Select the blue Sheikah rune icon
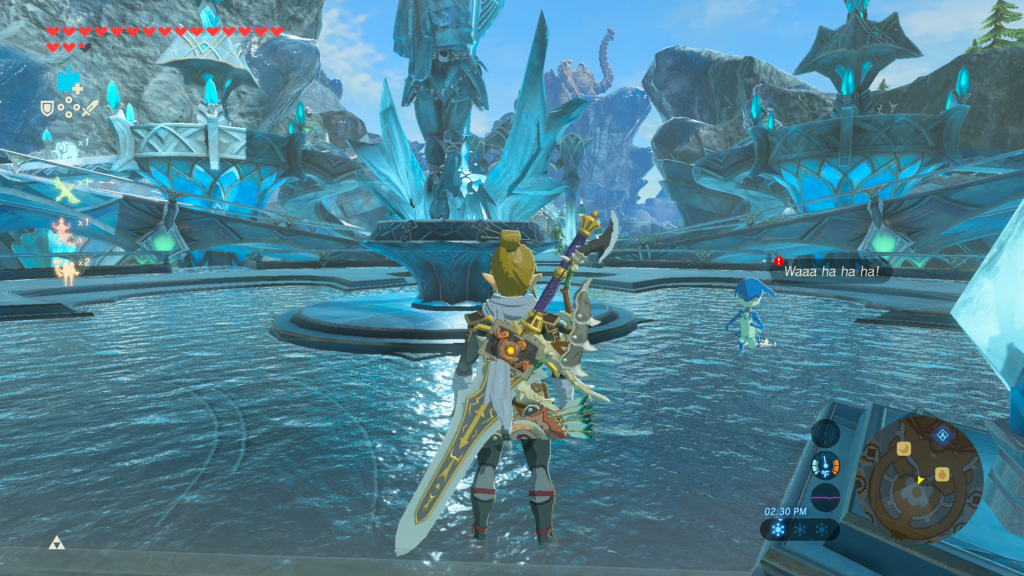 (68, 82)
